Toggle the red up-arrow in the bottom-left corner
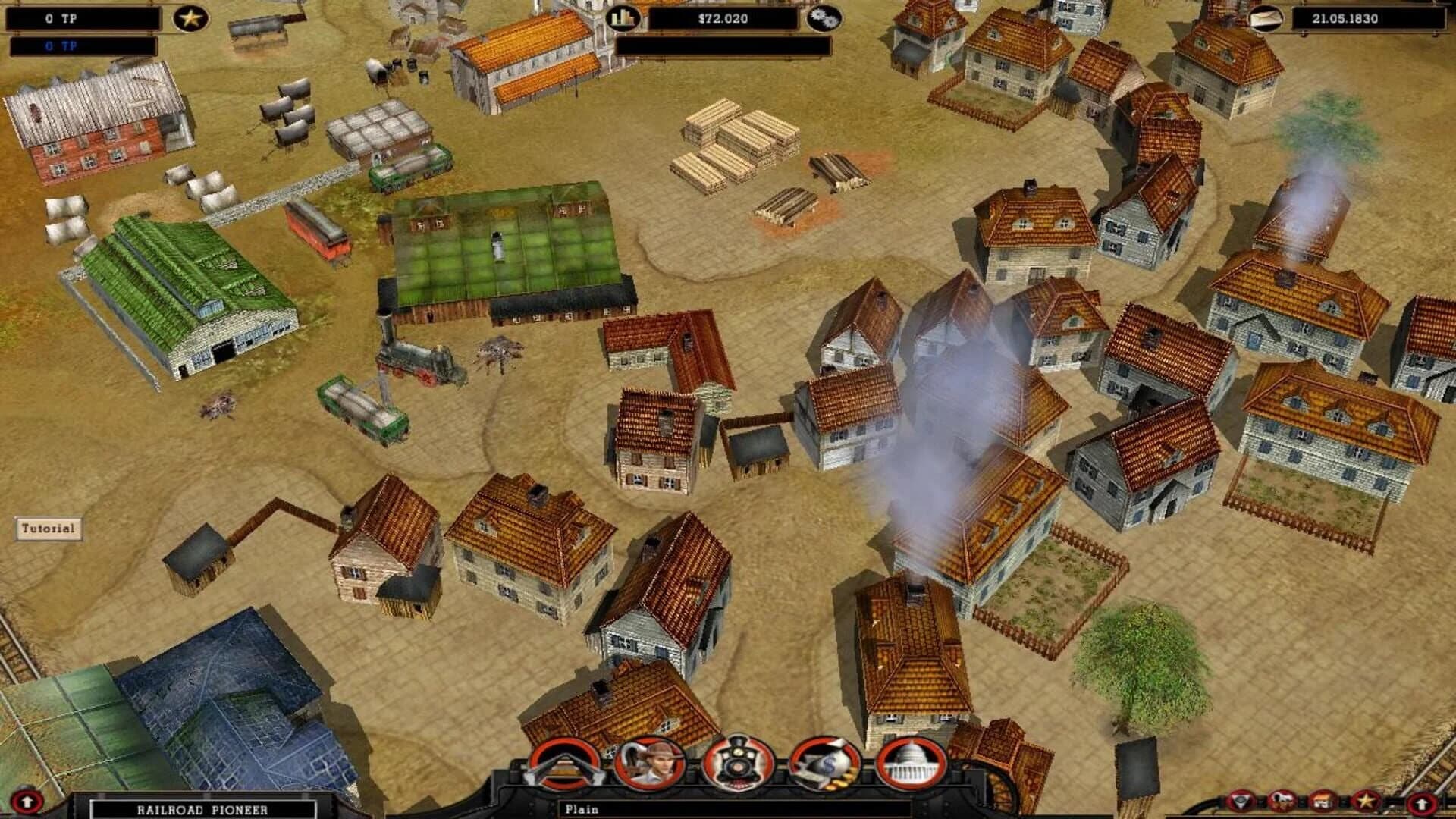Screen dimensions: 1456x819 point(26,801)
